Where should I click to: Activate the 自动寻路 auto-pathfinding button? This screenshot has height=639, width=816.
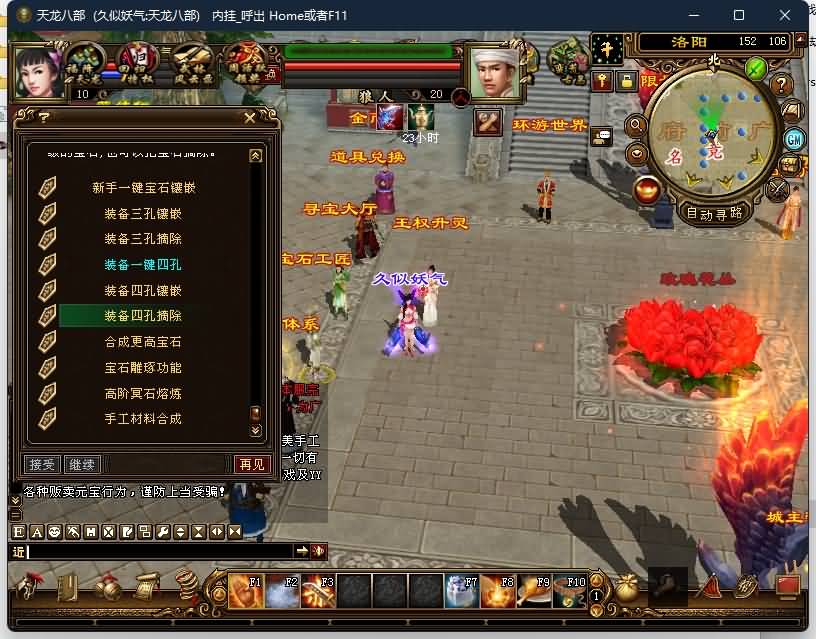point(715,212)
